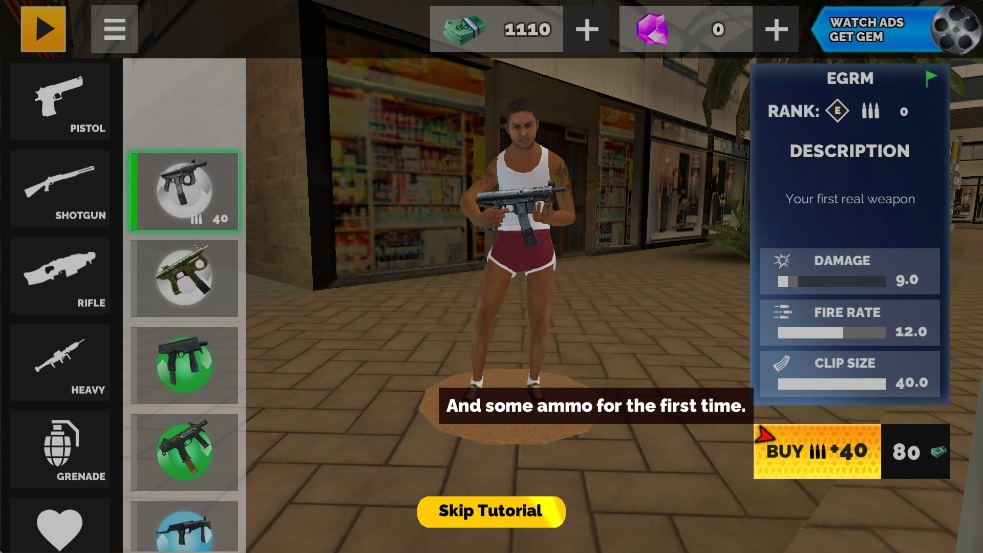The image size is (983, 553).
Task: Add gems using the plus button
Action: [776, 30]
